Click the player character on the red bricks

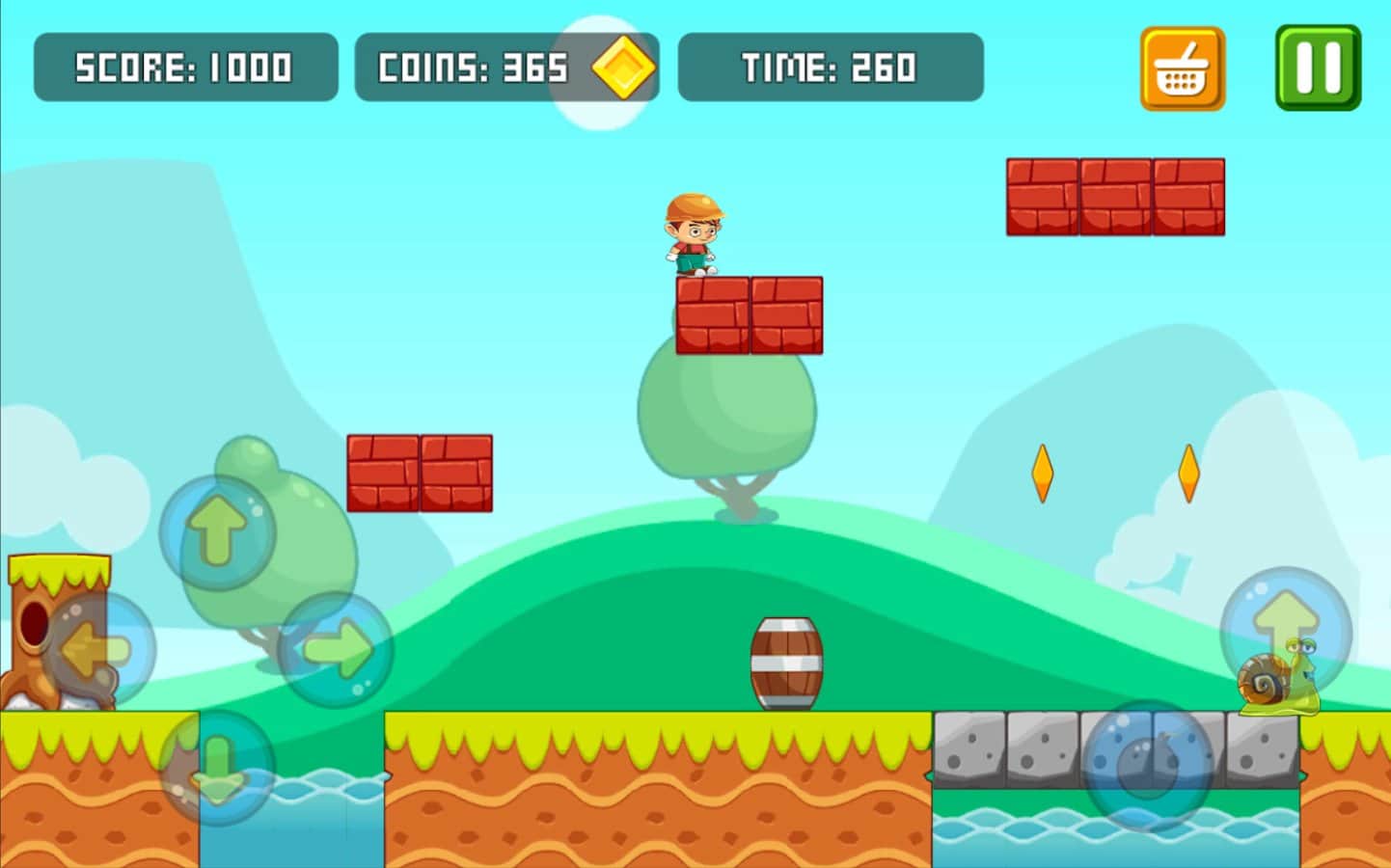tap(695, 234)
